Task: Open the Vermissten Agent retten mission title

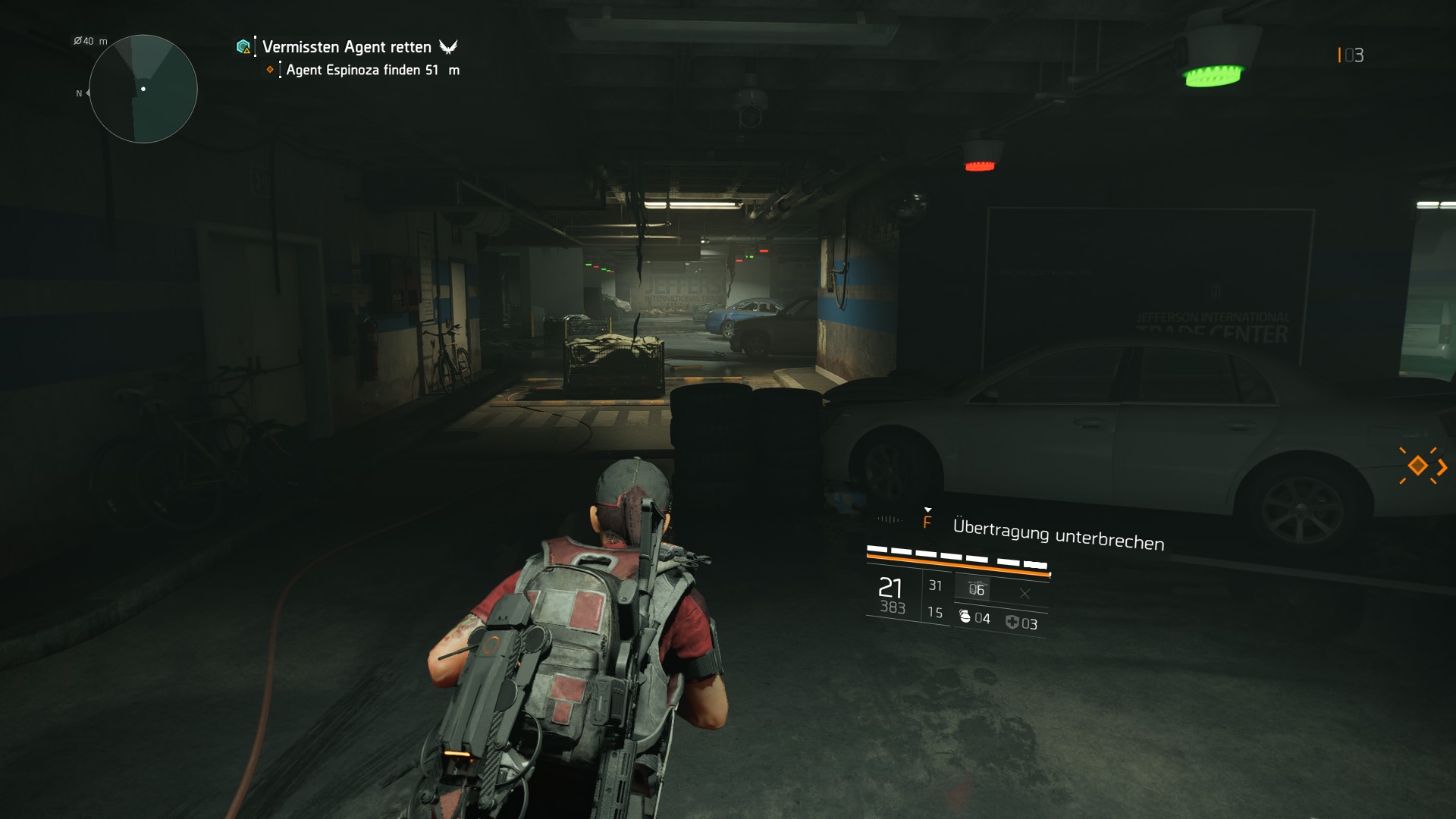Action: (x=345, y=47)
